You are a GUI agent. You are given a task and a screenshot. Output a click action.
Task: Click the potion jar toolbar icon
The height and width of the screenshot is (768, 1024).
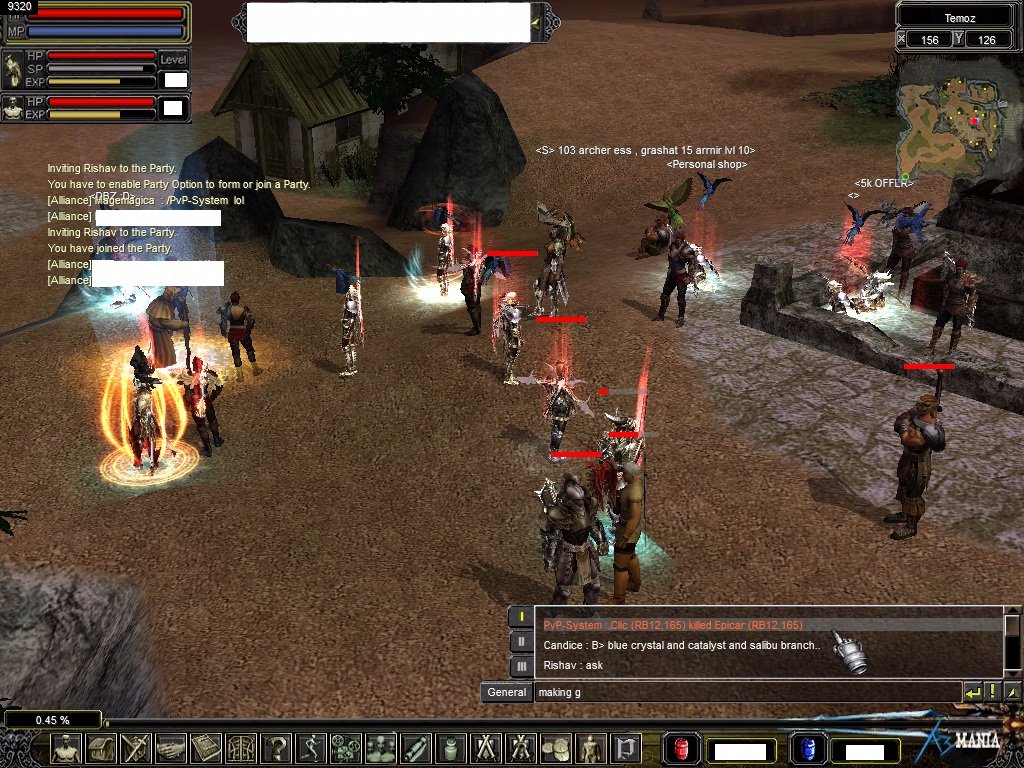point(451,748)
